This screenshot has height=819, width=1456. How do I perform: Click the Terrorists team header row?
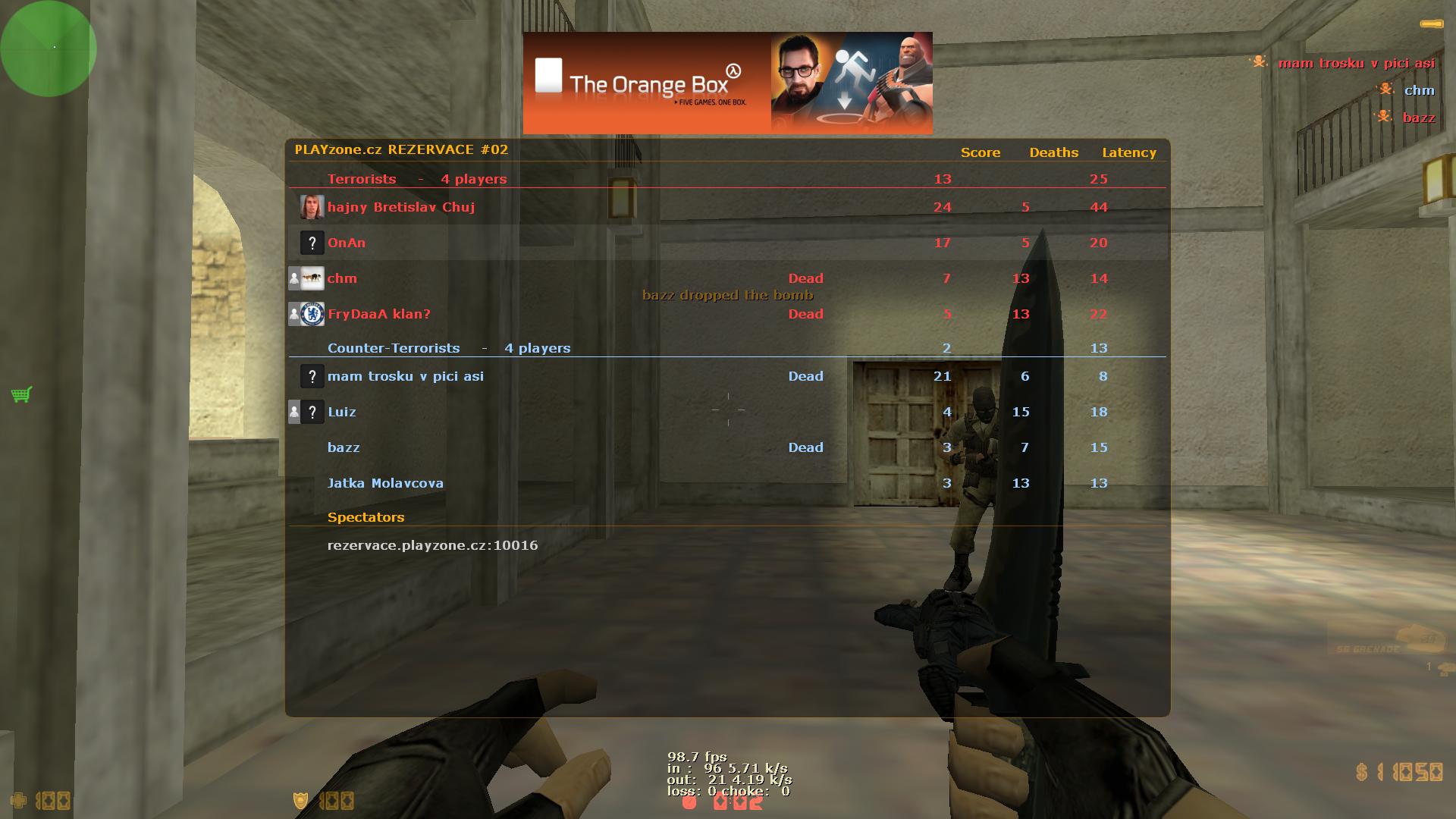[417, 179]
